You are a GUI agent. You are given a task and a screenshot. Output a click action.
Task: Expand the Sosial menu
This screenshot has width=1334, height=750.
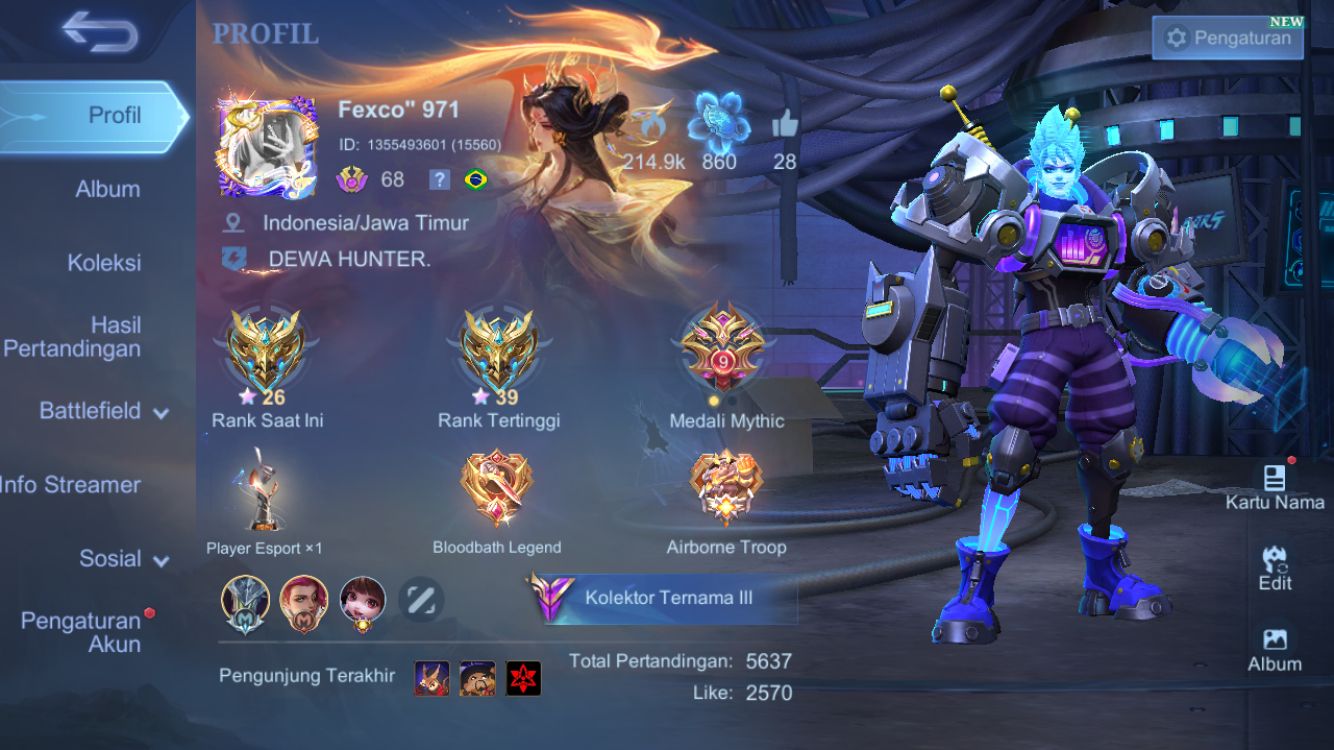(123, 559)
